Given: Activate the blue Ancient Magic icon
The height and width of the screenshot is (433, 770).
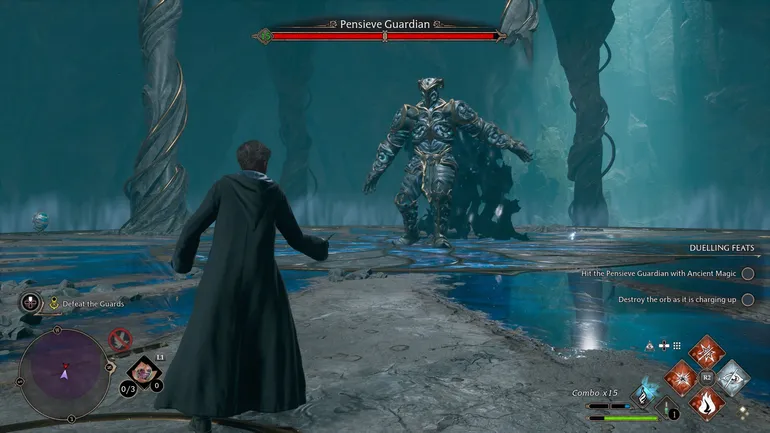Looking at the screenshot, I should click(x=646, y=390).
